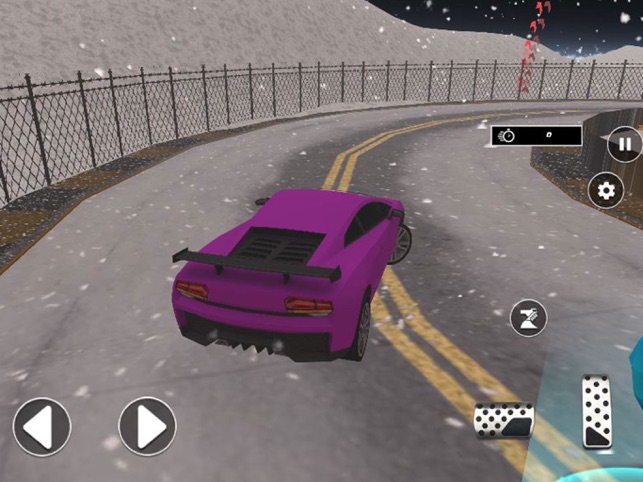Step on the gas pedal

point(597,411)
